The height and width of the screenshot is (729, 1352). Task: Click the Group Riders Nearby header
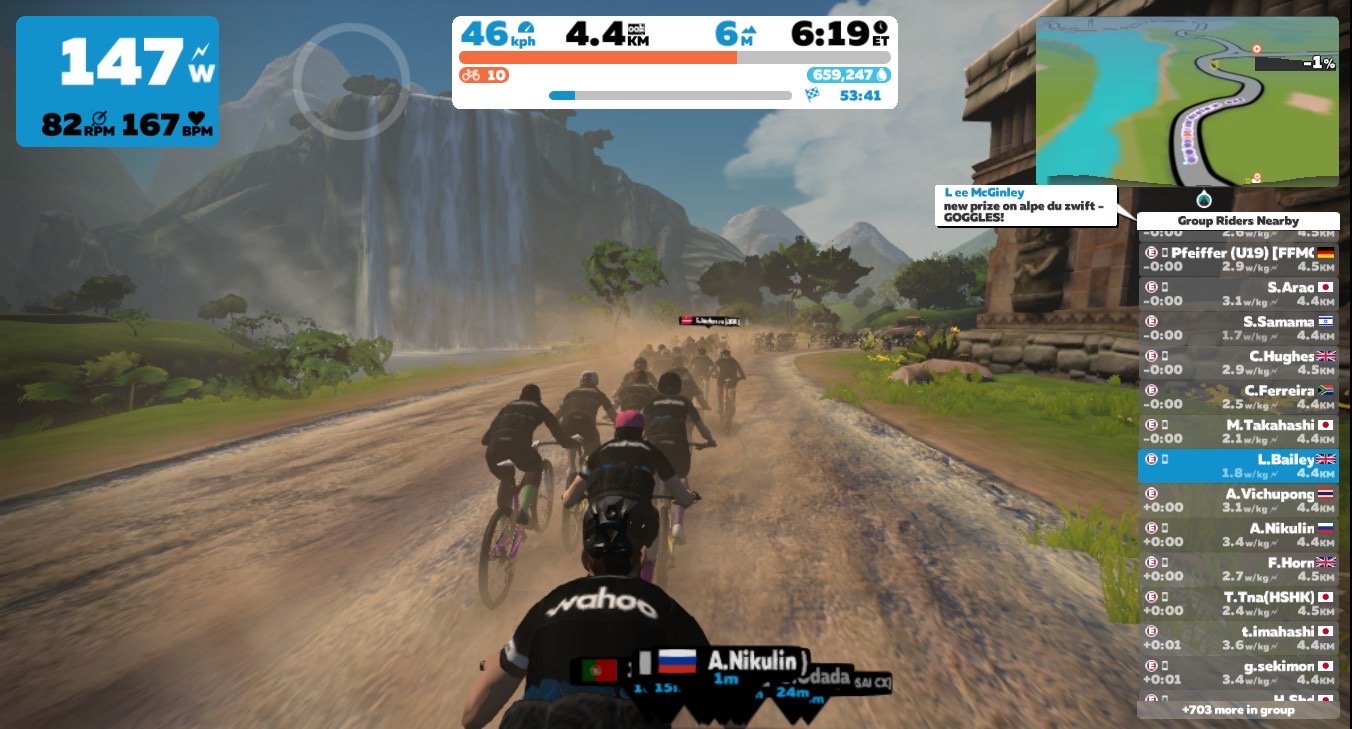coord(1238,221)
